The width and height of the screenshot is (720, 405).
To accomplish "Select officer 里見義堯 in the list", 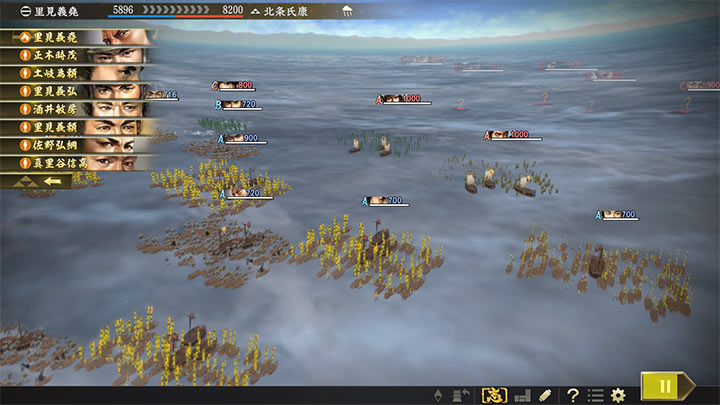I will click(x=80, y=37).
